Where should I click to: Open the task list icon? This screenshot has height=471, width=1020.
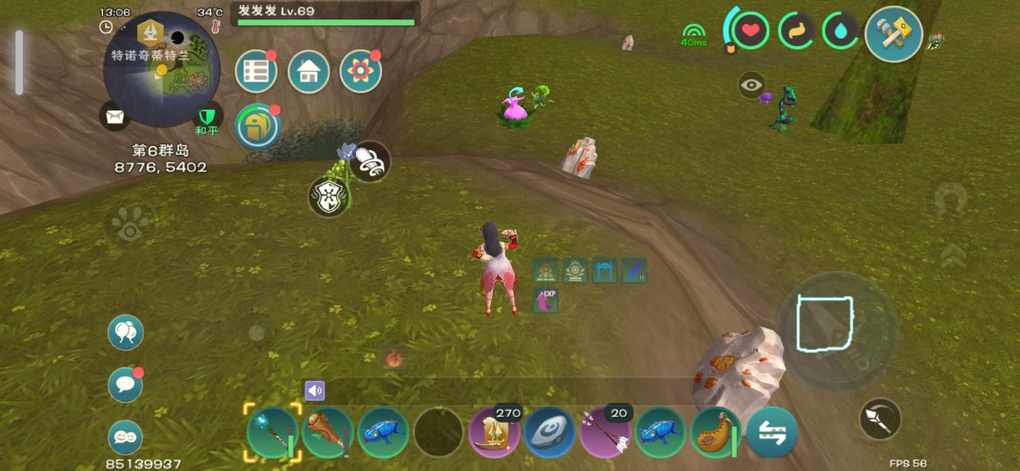point(256,71)
